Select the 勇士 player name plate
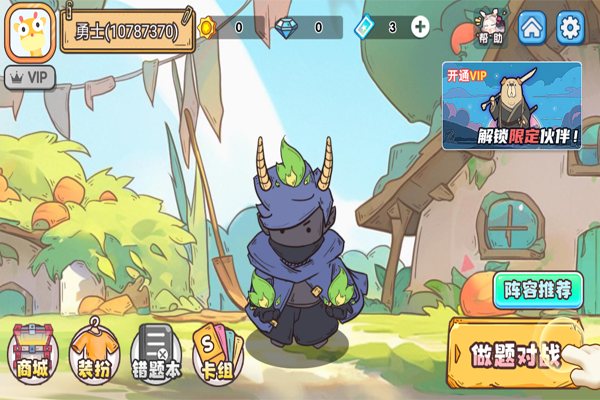Screen dimensions: 600x400 126,31
